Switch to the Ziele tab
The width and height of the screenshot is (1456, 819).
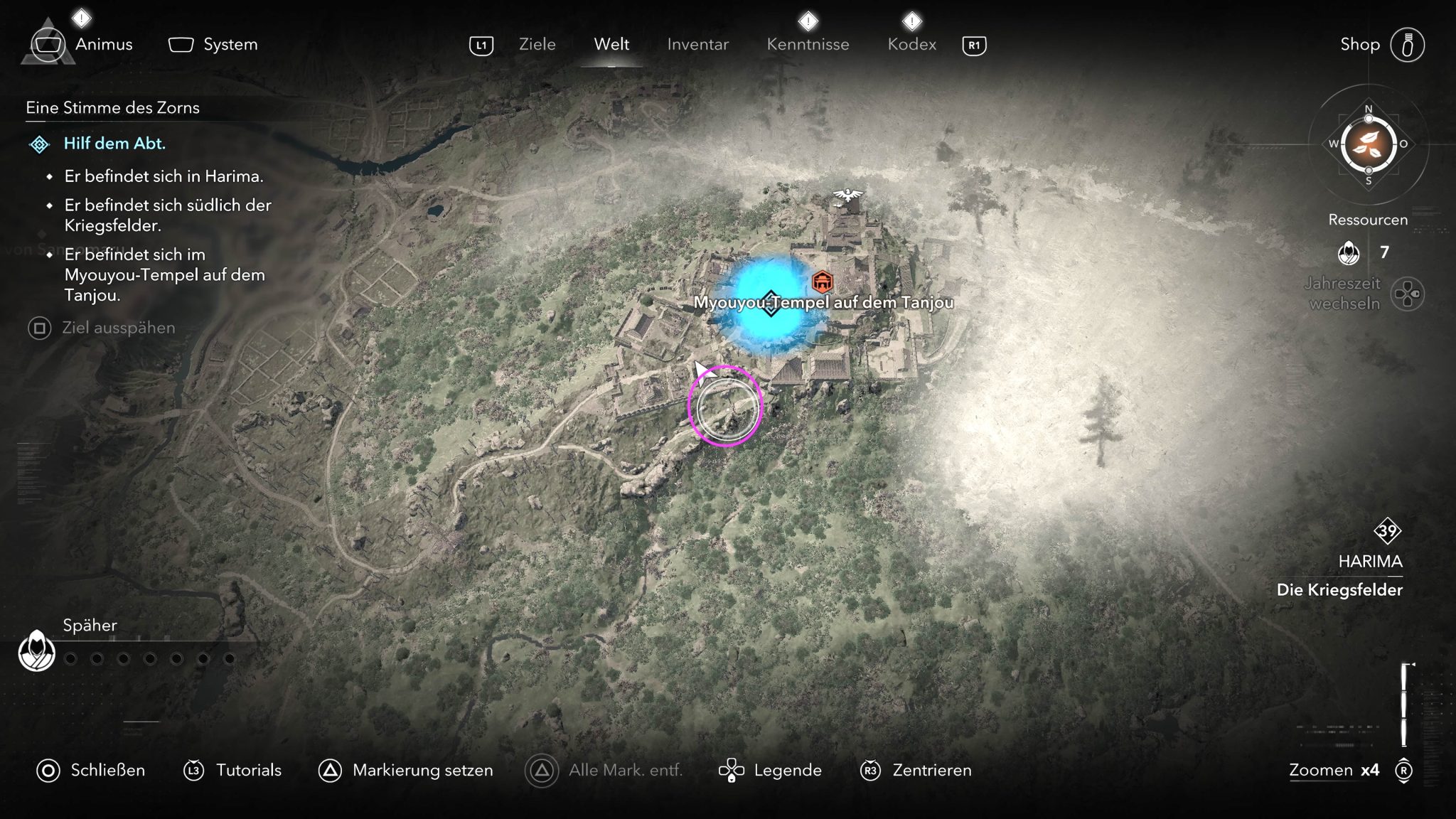(537, 44)
